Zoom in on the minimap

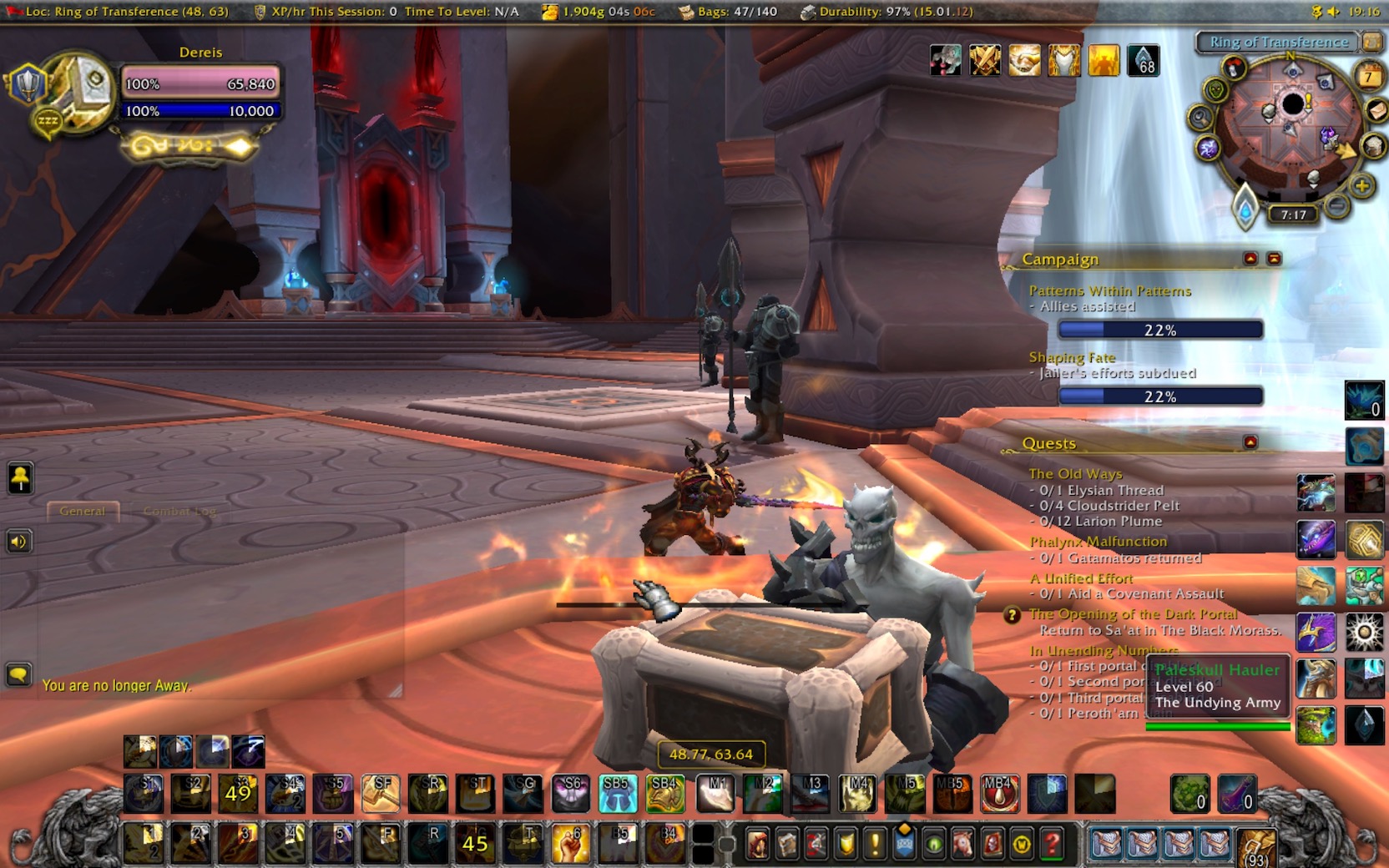click(x=1361, y=185)
